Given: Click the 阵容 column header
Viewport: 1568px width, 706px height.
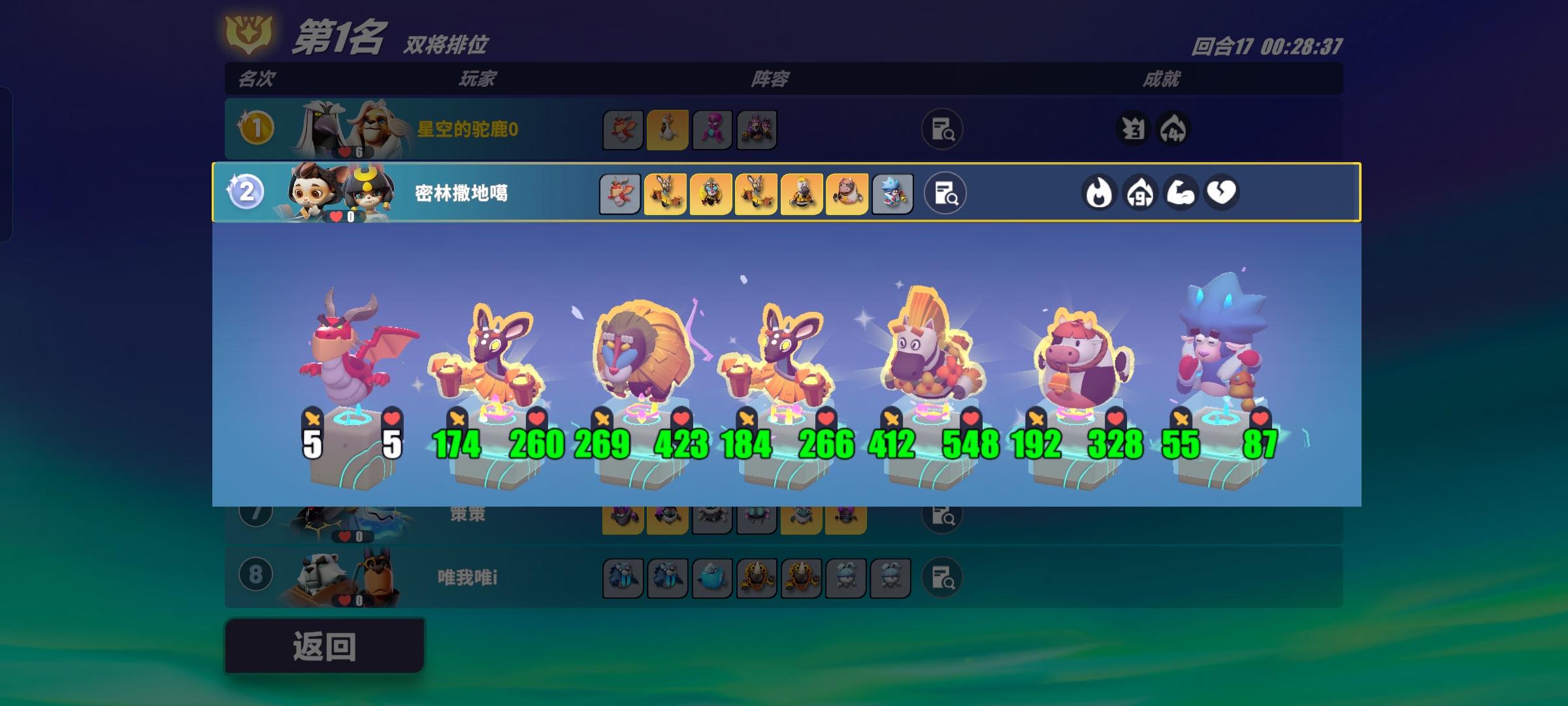Looking at the screenshot, I should pos(771,80).
